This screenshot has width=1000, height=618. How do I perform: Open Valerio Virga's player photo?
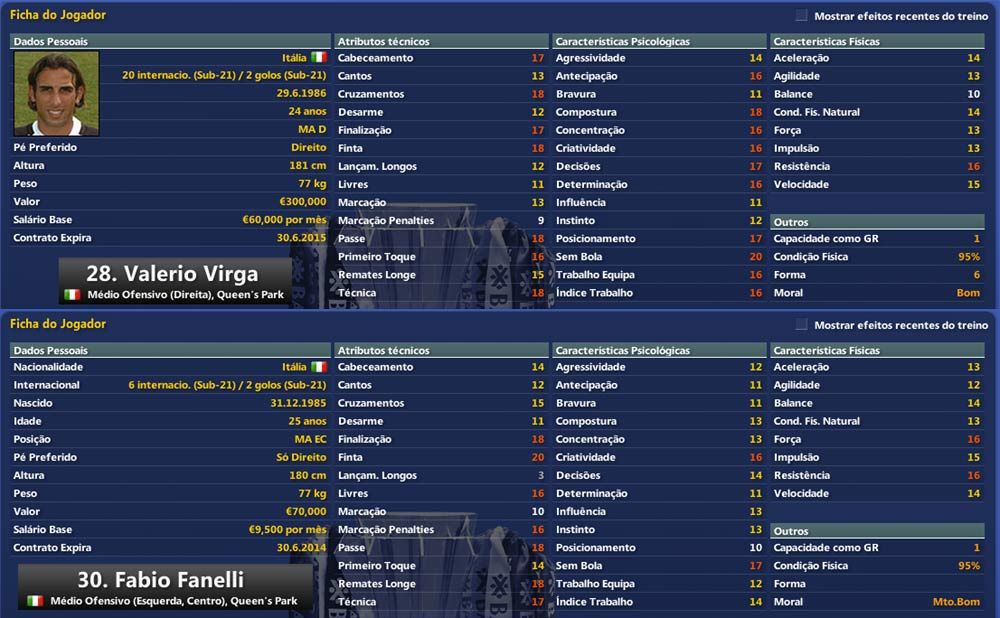tap(56, 93)
